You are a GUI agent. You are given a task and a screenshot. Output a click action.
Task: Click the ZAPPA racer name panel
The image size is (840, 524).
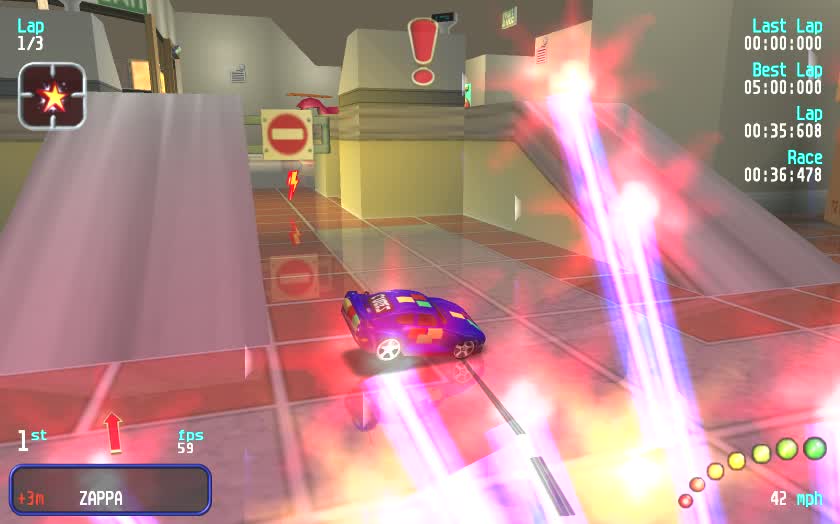point(110,490)
